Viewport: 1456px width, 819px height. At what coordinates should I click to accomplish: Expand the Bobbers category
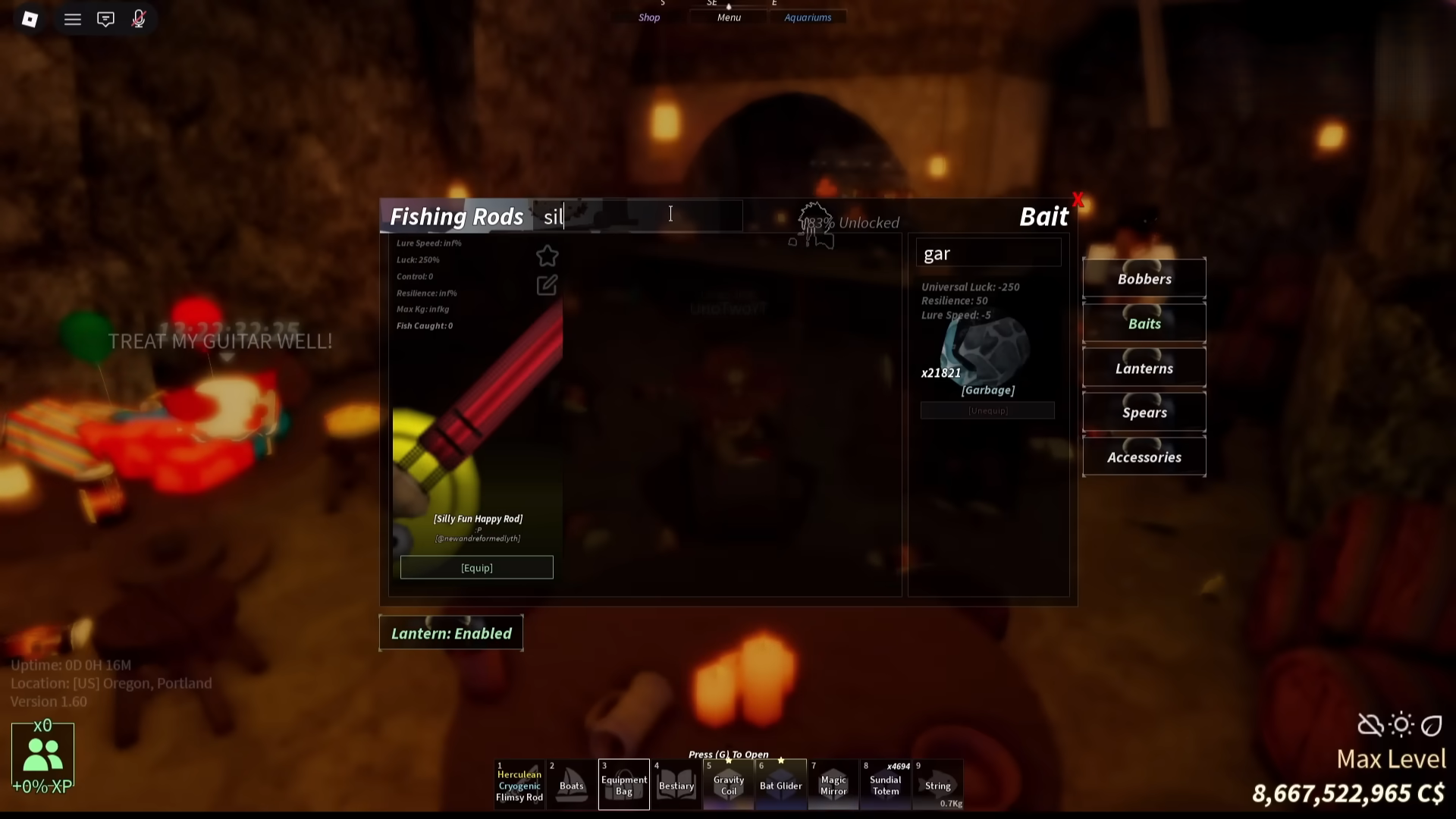pos(1144,278)
